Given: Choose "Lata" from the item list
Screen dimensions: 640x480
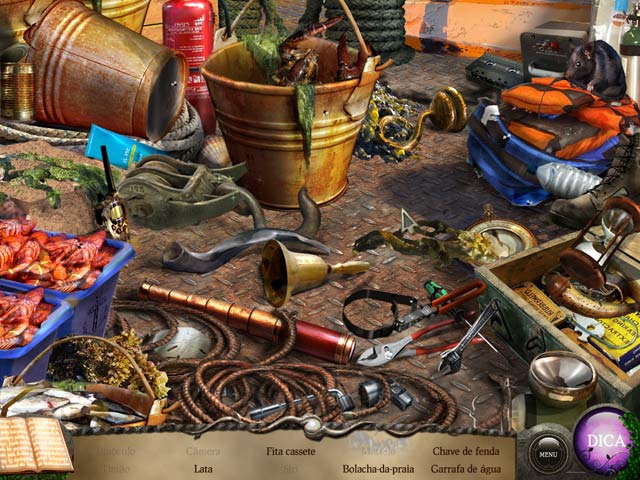Looking at the screenshot, I should 203,468.
